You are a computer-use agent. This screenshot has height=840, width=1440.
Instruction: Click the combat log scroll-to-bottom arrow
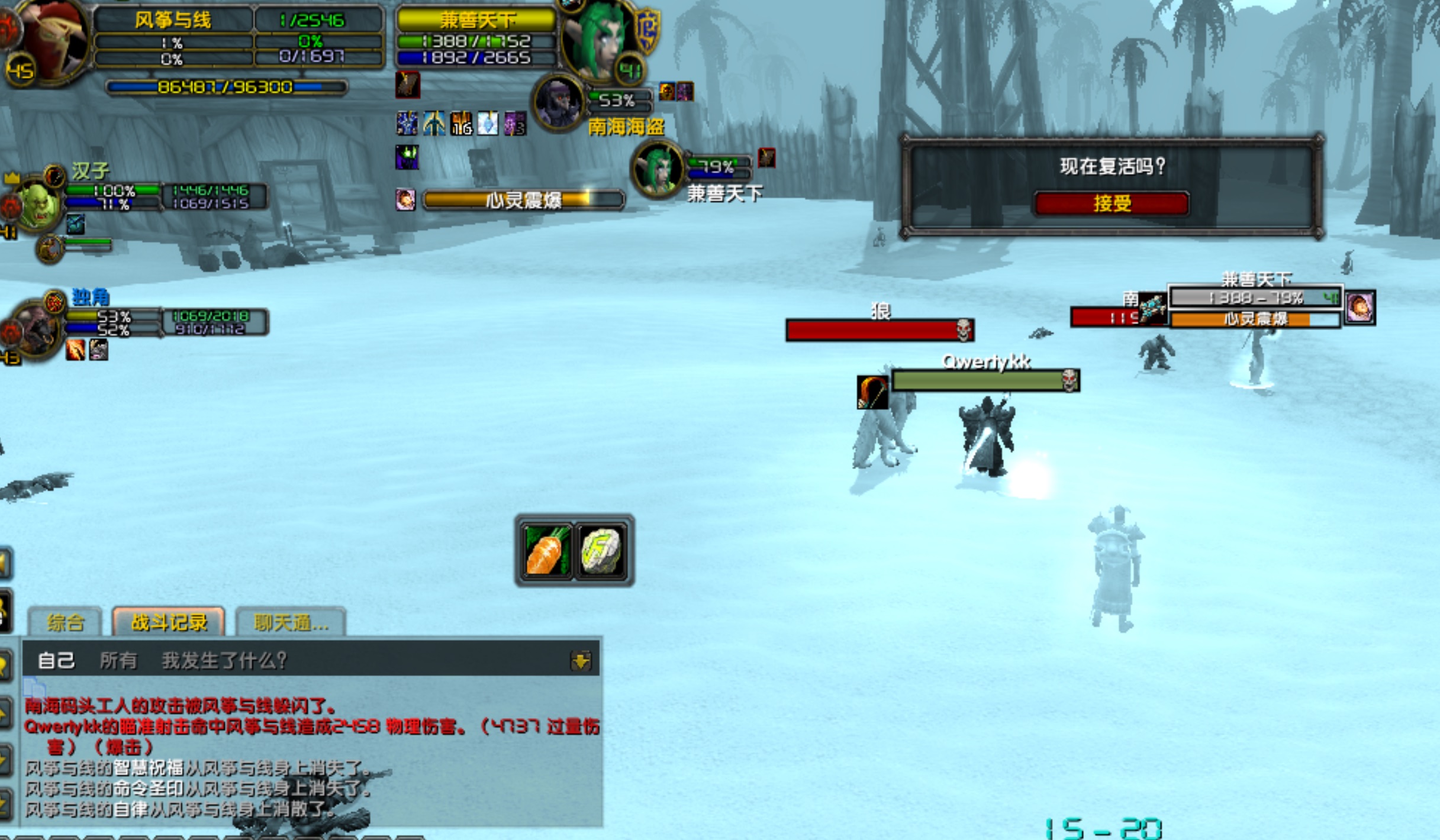coord(581,660)
